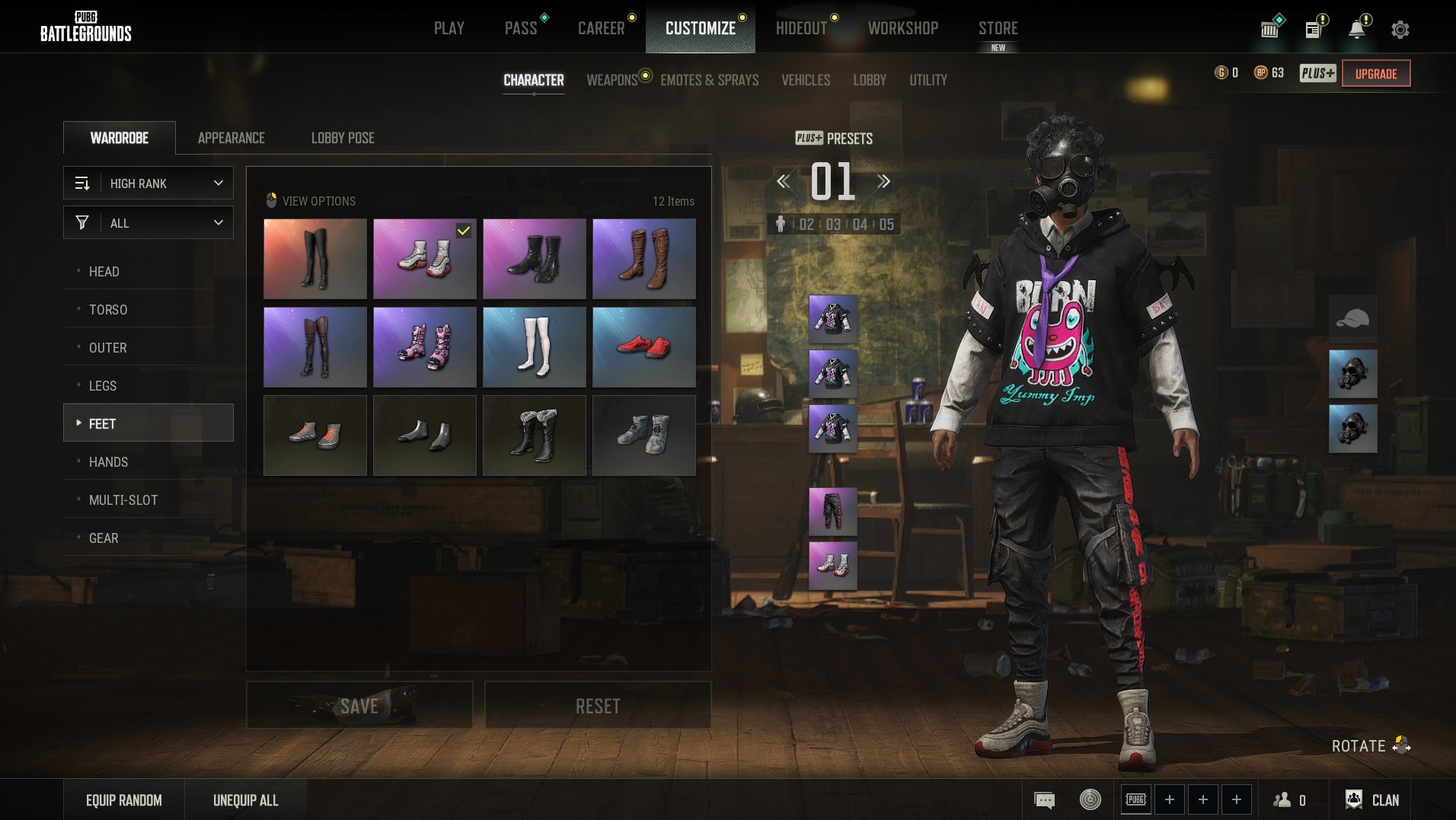This screenshot has height=820, width=1456.
Task: Select the Lobby Pose tab
Action: [x=343, y=138]
